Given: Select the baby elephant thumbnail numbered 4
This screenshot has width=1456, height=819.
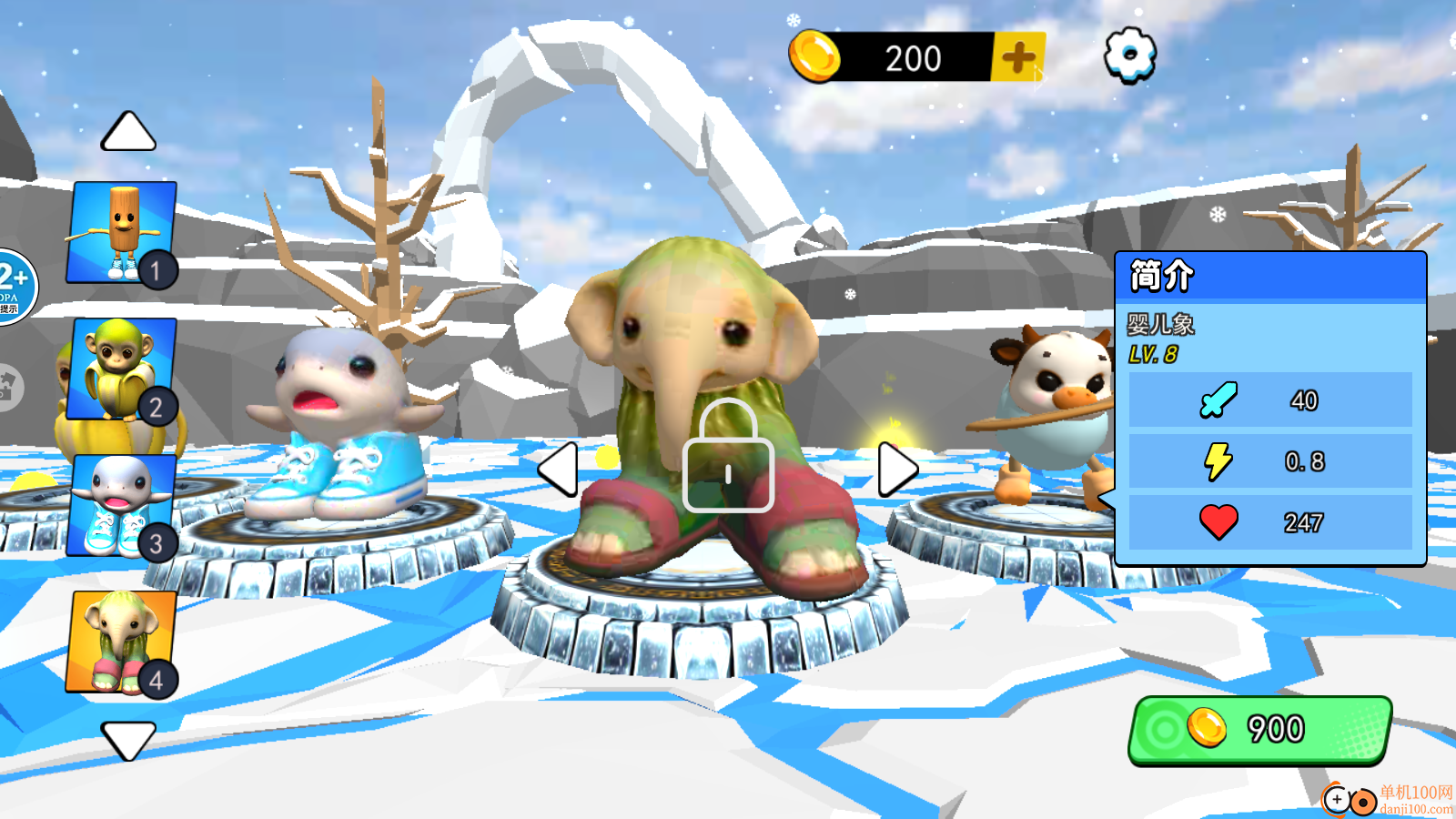Looking at the screenshot, I should (122, 642).
